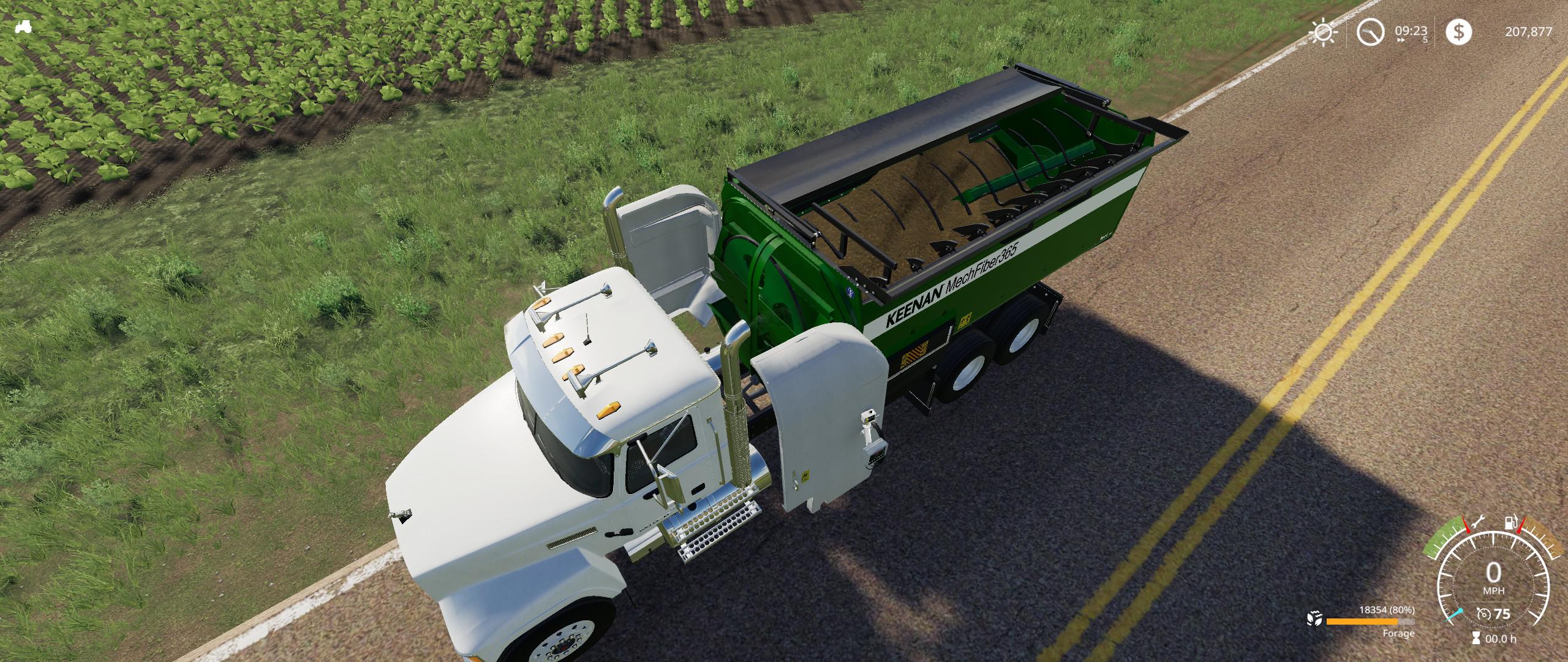Screen dimensions: 1568x662
Task: Click the dollar money icon
Action: click(x=1458, y=32)
